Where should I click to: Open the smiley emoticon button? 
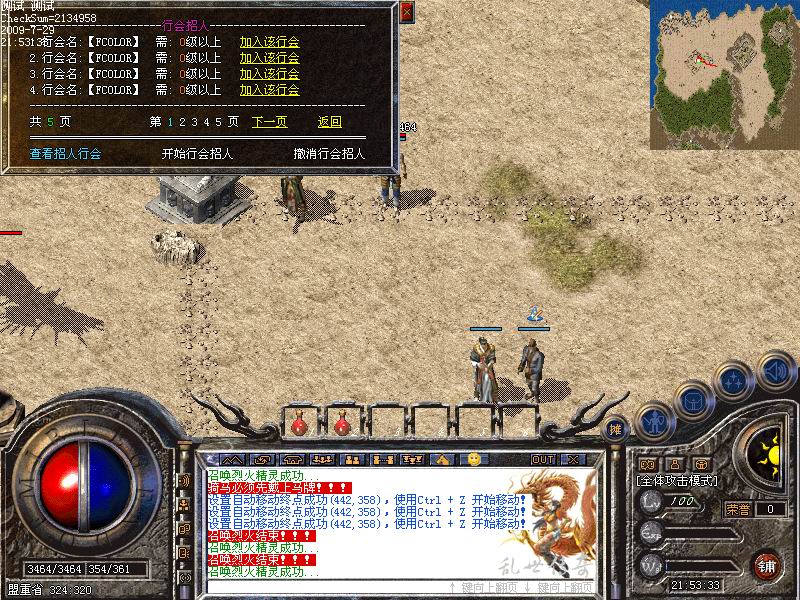pyautogui.click(x=473, y=459)
